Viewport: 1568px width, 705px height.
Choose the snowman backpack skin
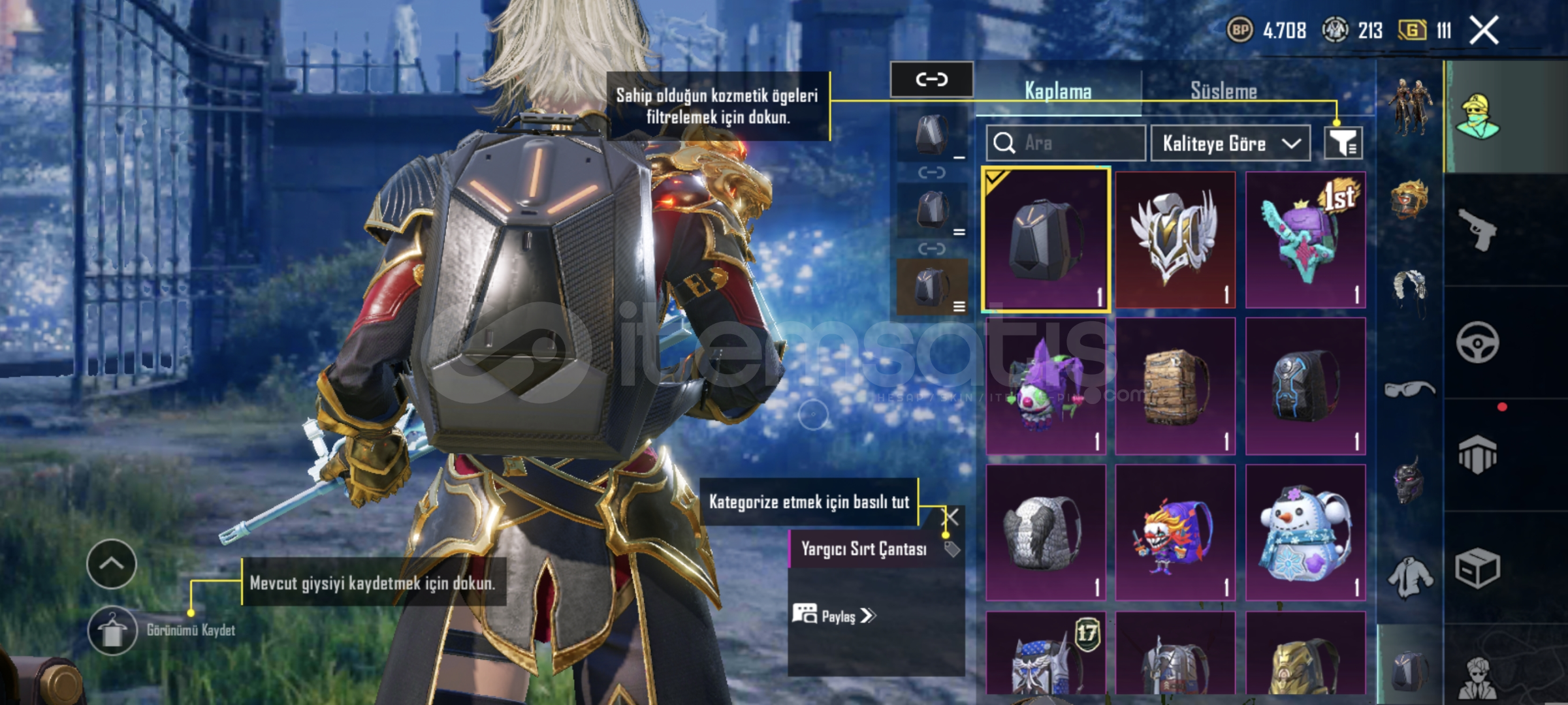point(1305,533)
